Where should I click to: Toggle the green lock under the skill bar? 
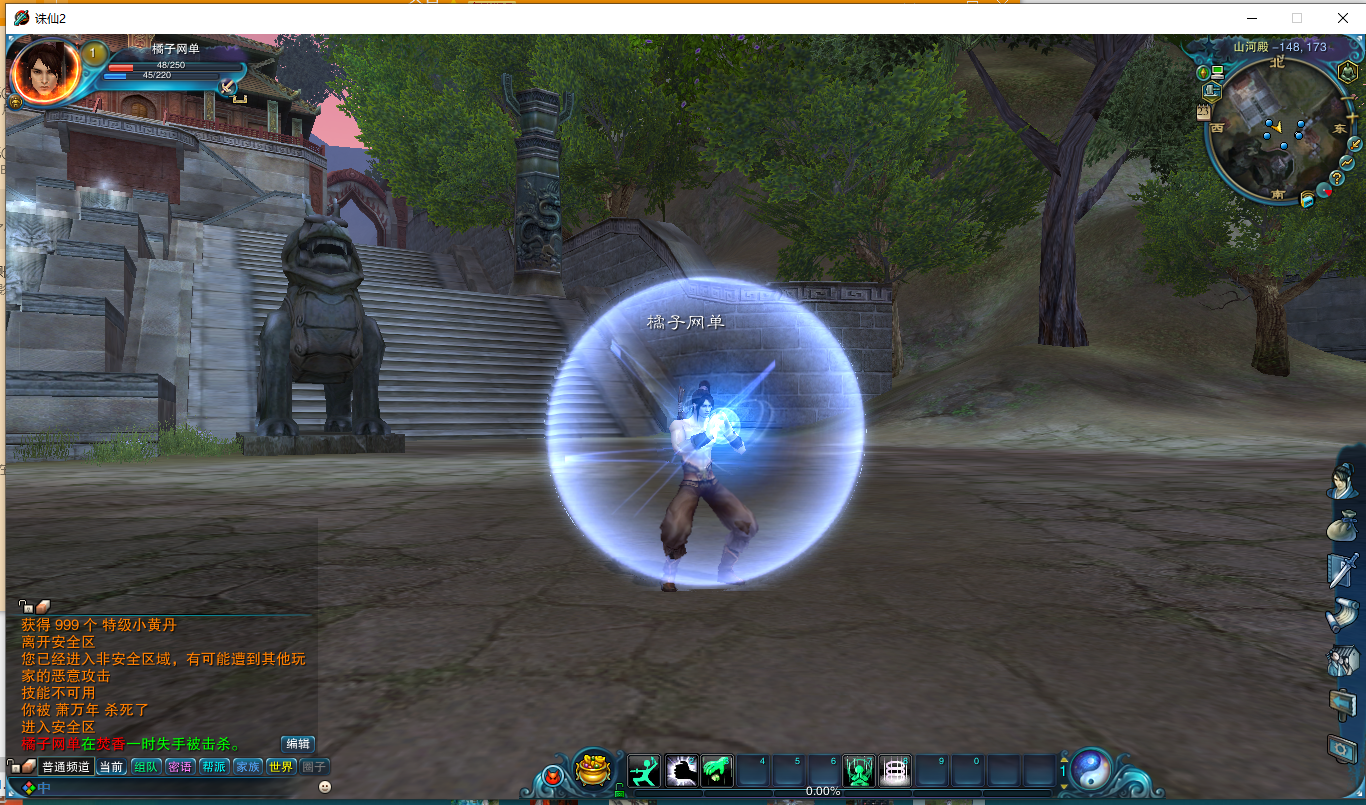tap(619, 790)
